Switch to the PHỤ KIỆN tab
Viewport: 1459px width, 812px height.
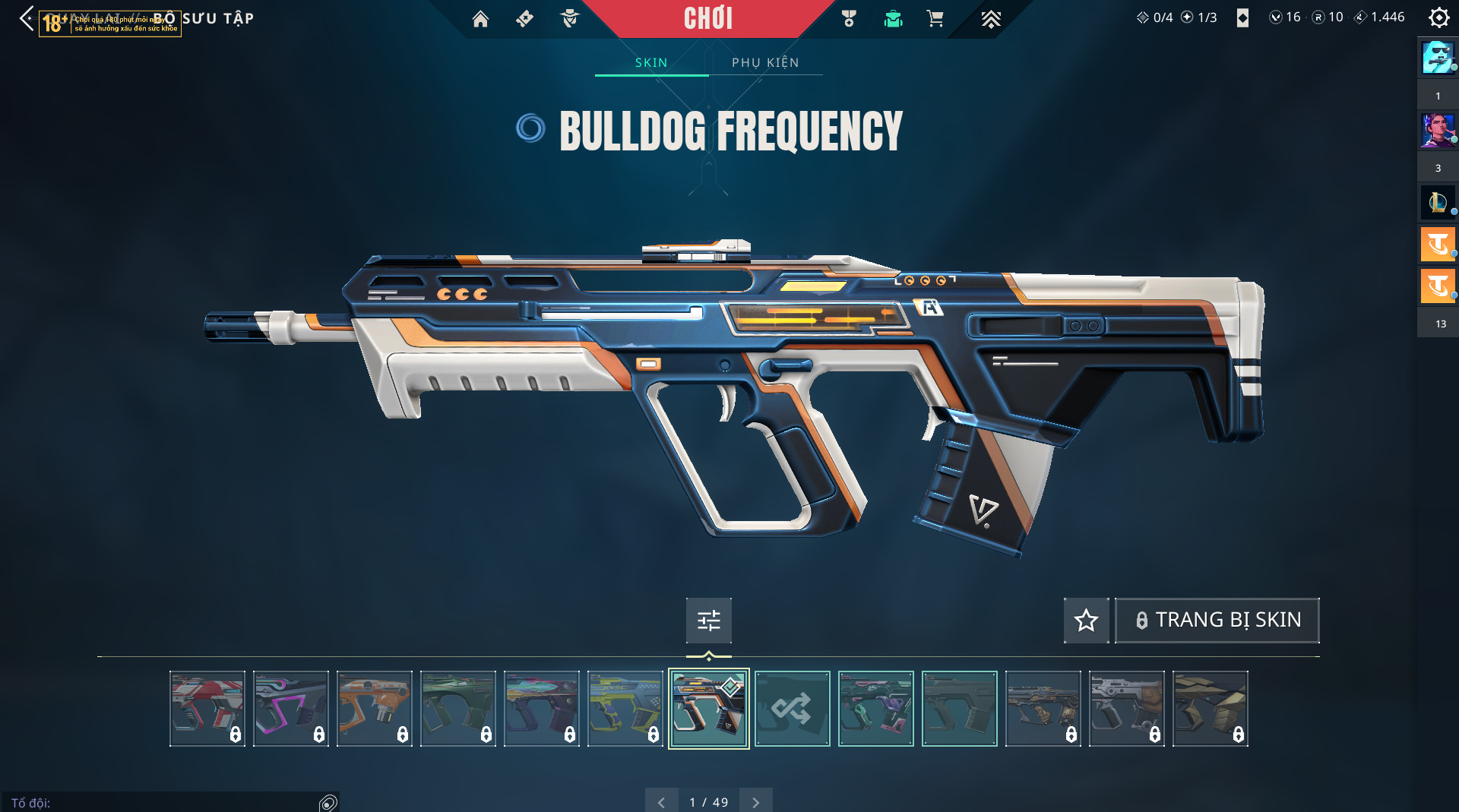click(x=765, y=62)
